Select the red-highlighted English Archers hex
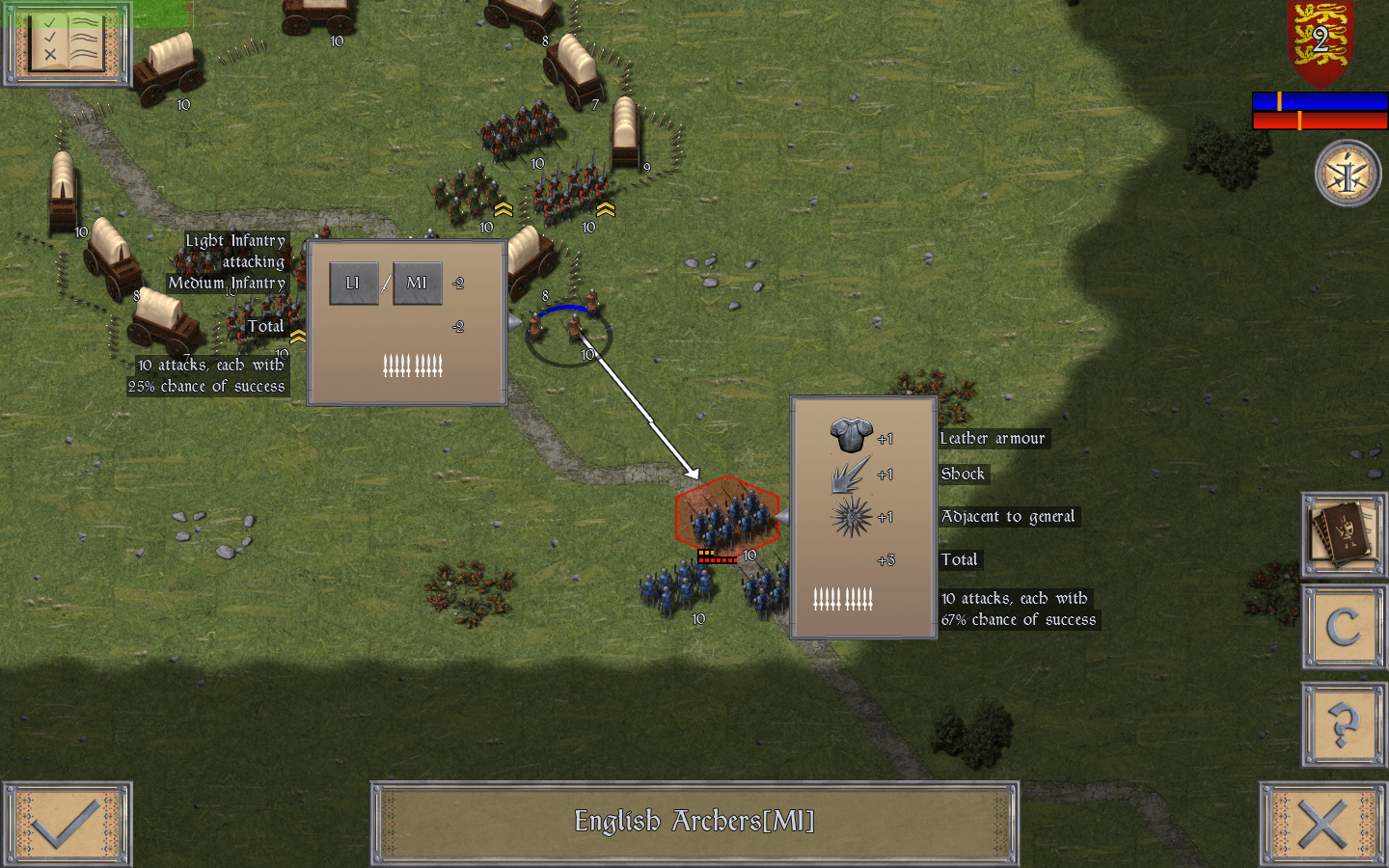Screen dimensions: 1389x868 click(x=726, y=518)
